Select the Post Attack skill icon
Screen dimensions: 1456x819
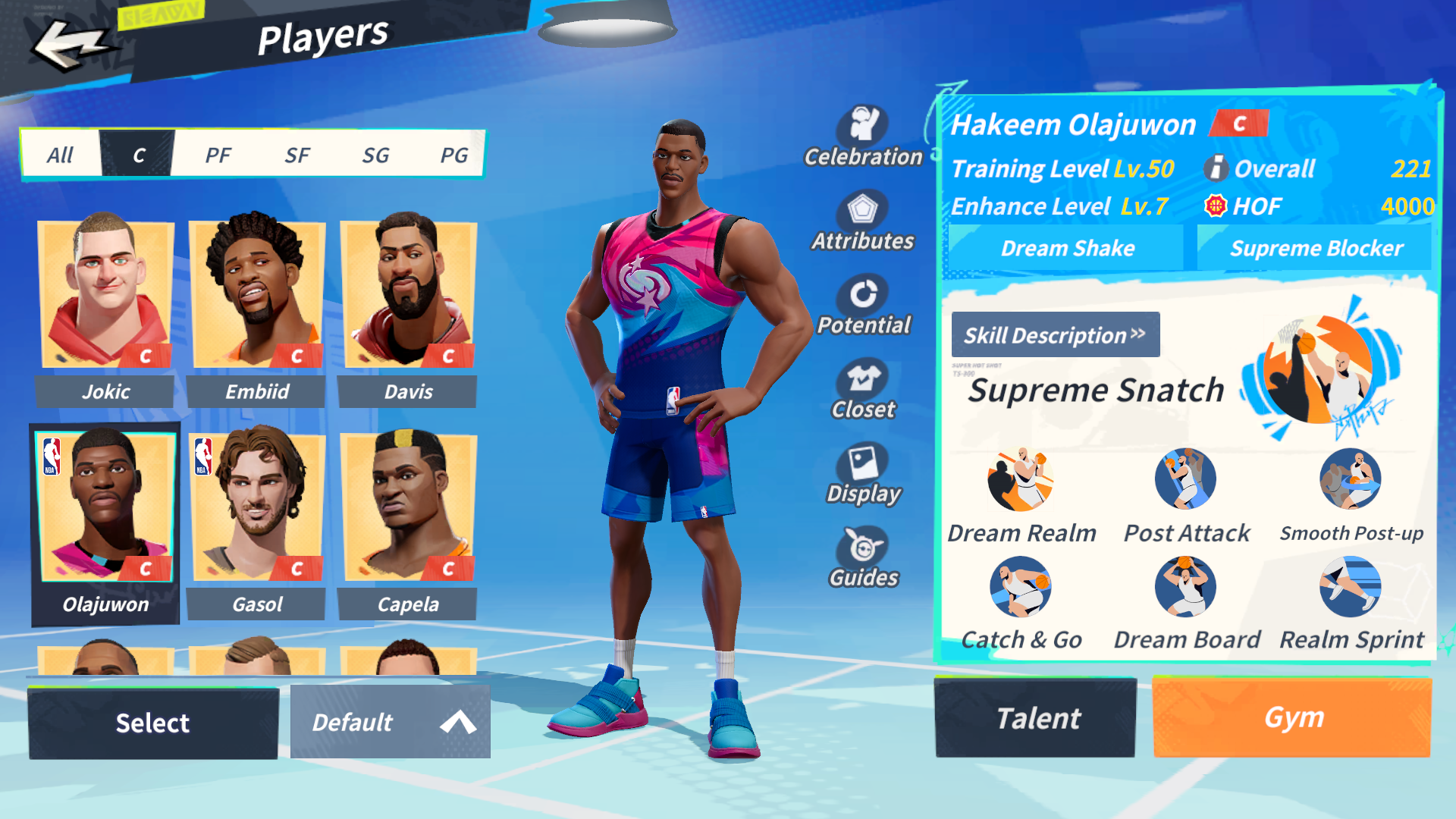(x=1185, y=479)
